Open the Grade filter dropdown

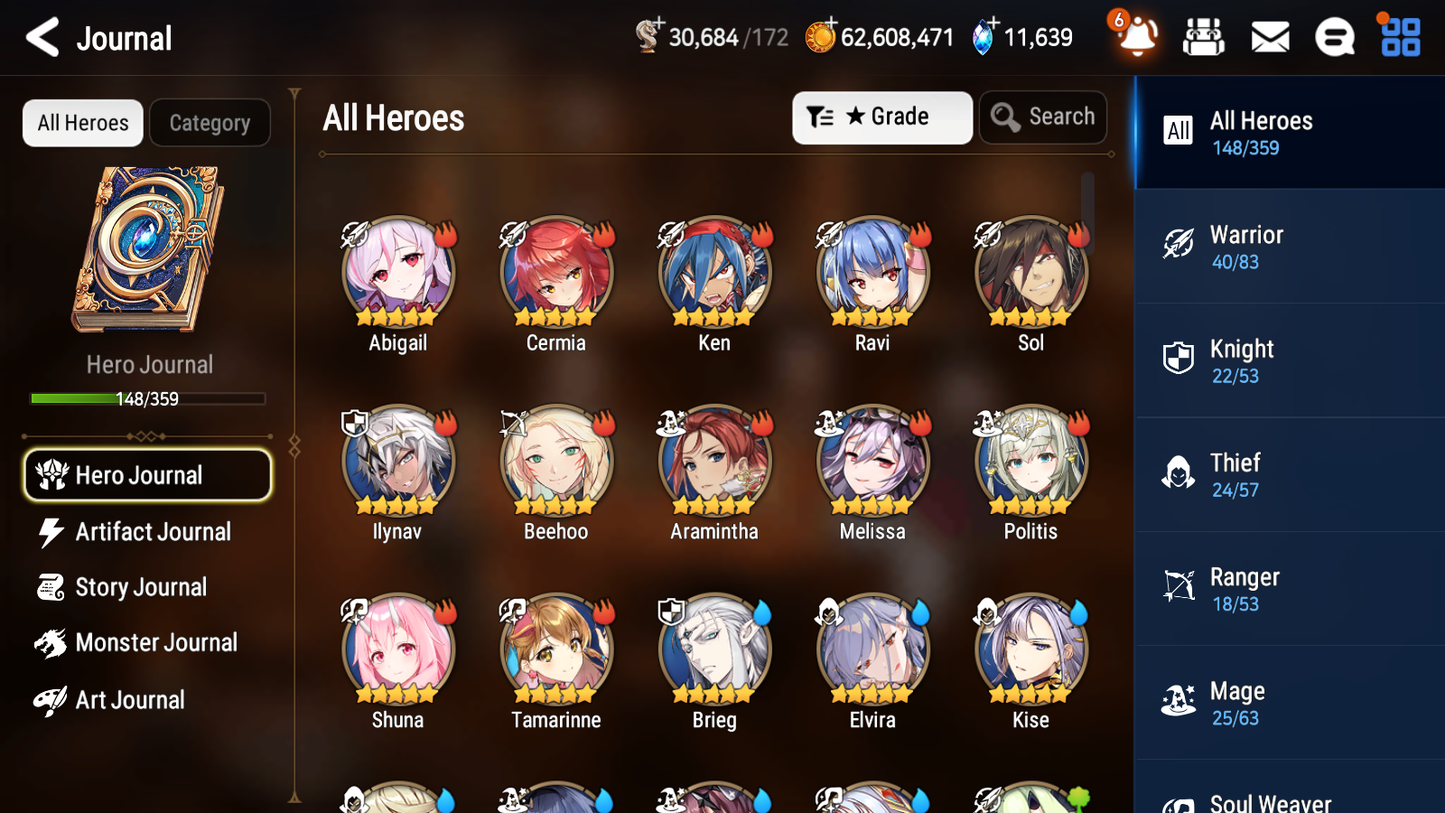[x=882, y=117]
